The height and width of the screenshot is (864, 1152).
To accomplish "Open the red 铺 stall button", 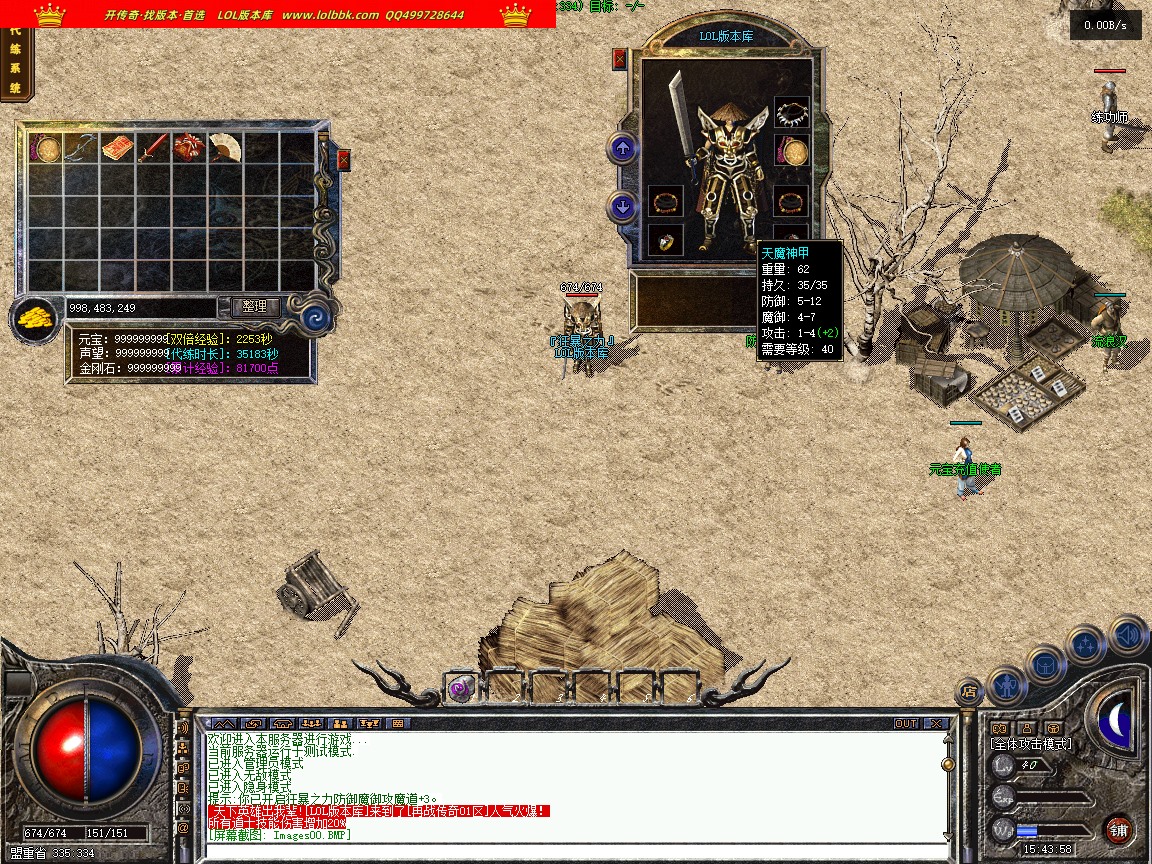I will [x=1119, y=830].
